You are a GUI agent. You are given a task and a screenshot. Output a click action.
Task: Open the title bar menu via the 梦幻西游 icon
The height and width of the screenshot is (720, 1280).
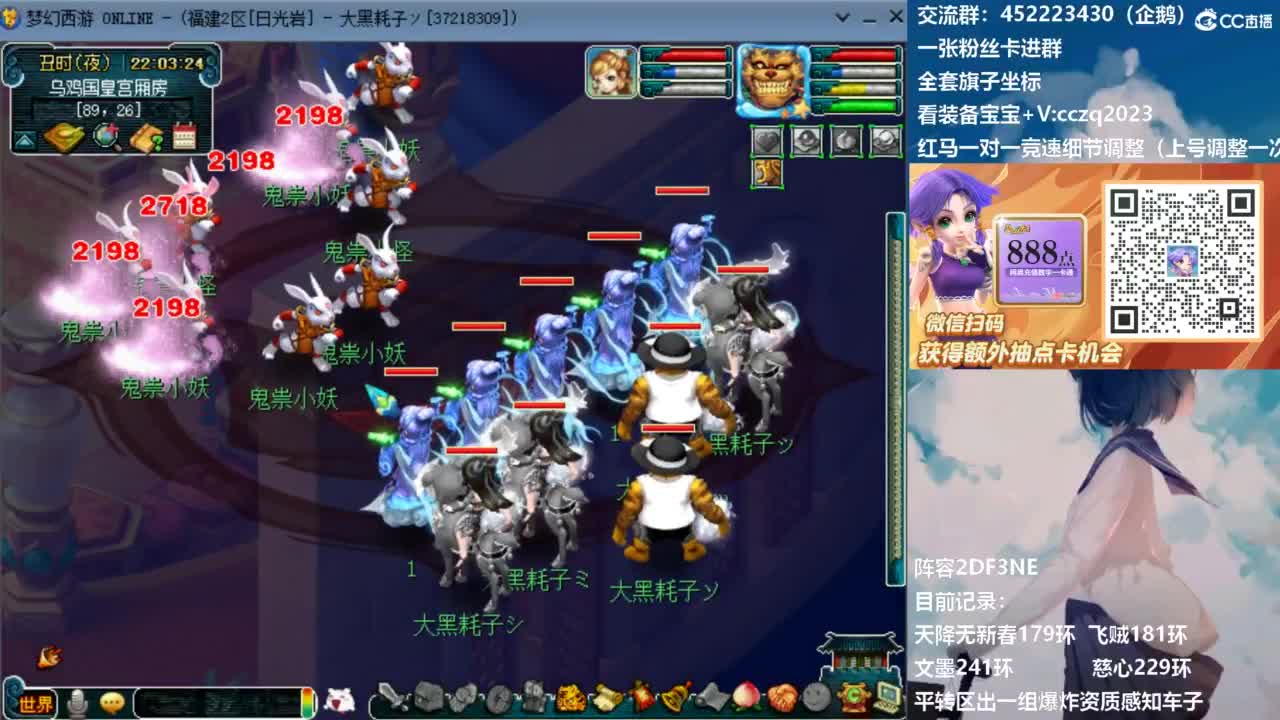point(9,17)
